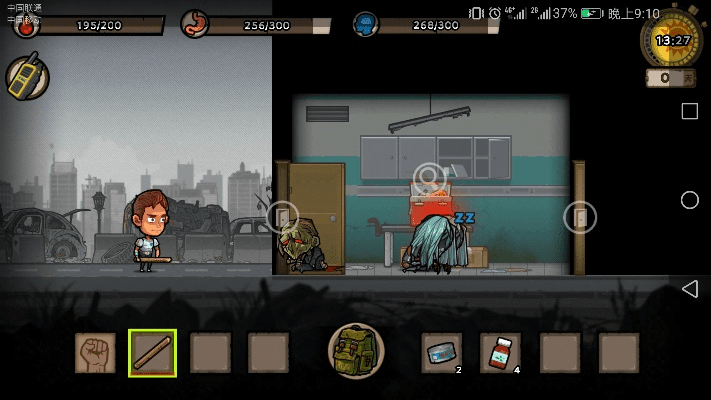This screenshot has height=400, width=711.
Task: Open the backpack inventory
Action: (356, 352)
